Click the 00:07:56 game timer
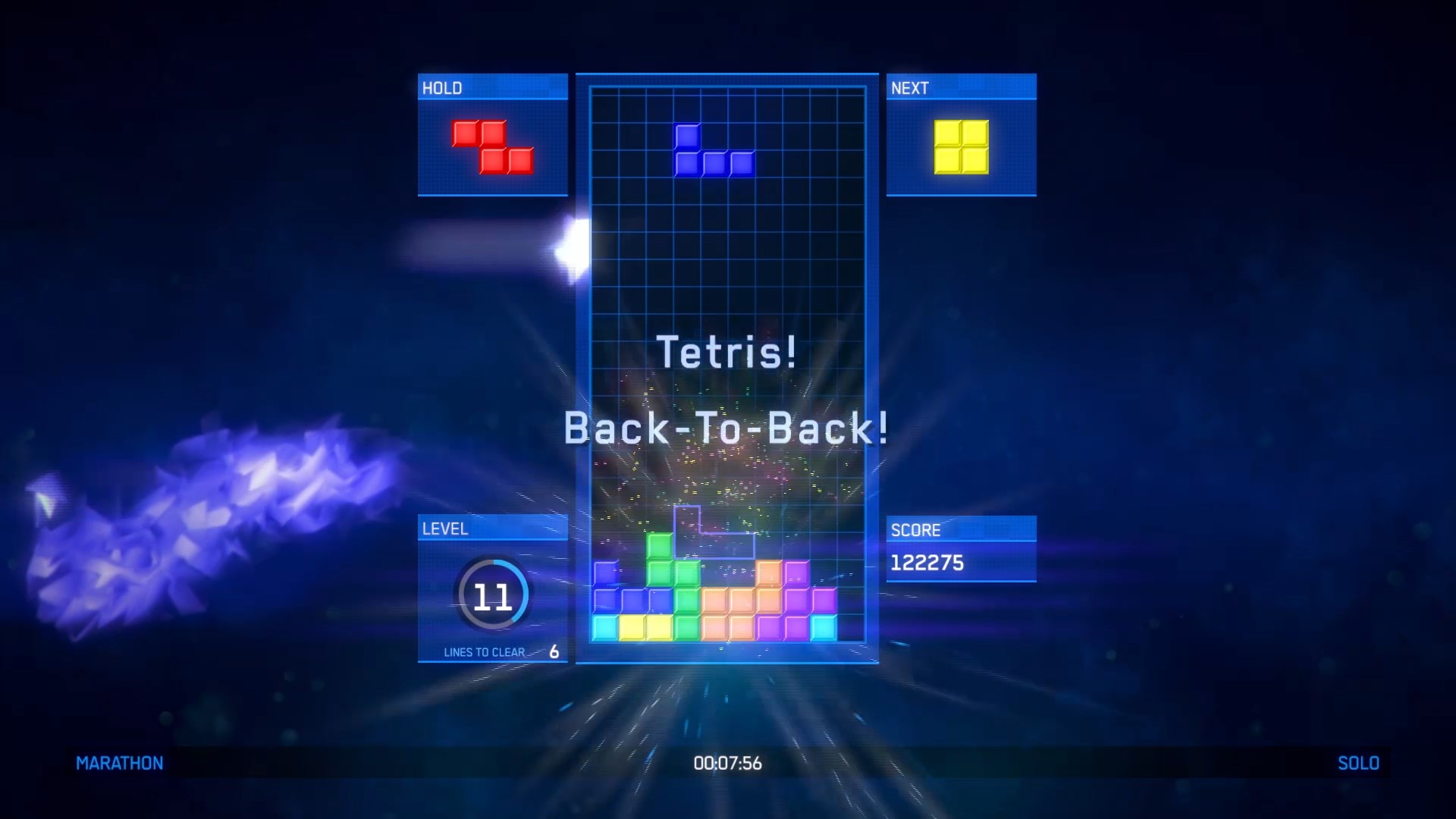The image size is (1456, 819). (726, 763)
